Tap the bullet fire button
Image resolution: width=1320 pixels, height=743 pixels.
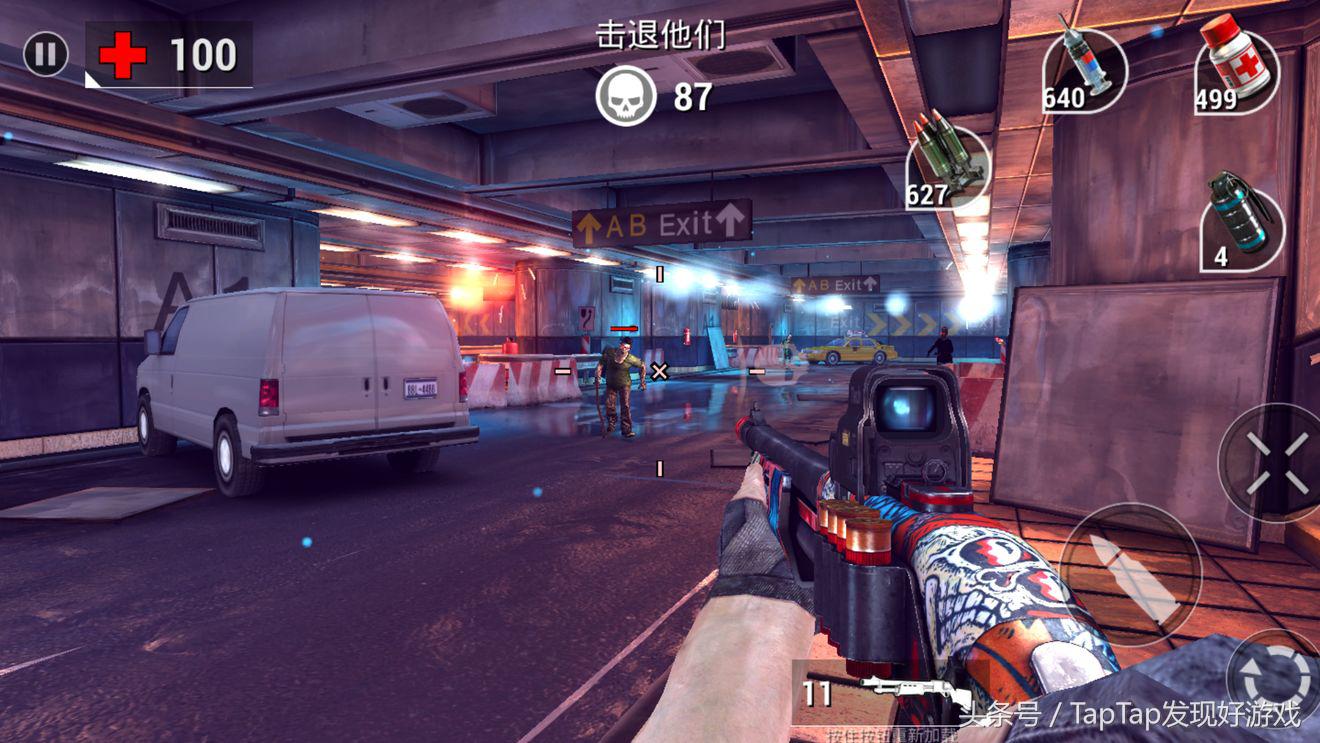pyautogui.click(x=1130, y=574)
